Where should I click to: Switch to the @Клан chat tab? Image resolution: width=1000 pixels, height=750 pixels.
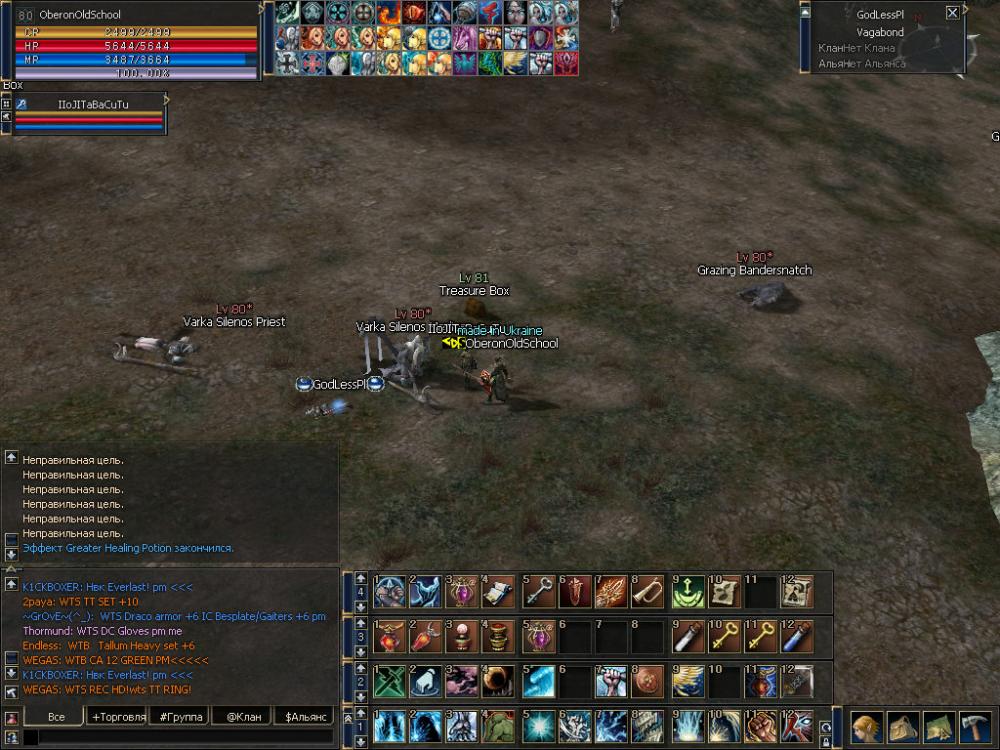click(x=241, y=717)
